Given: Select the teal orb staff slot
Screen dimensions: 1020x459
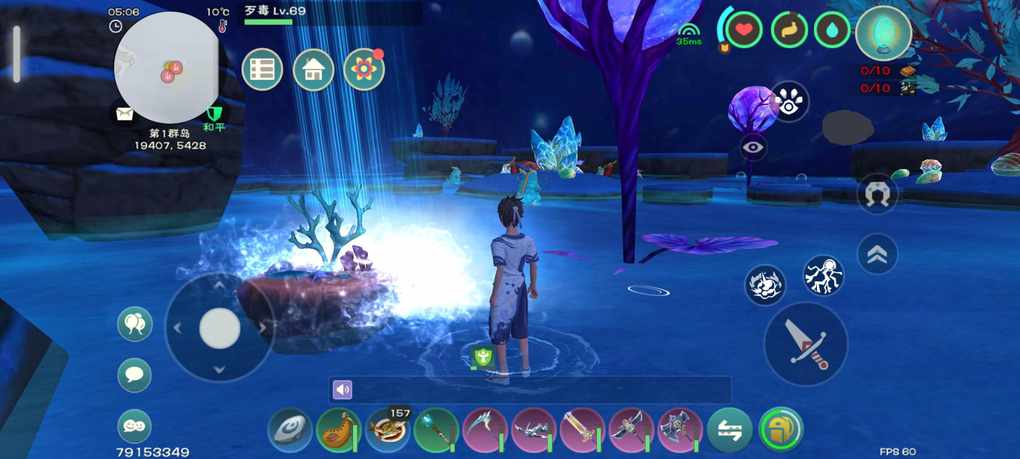Looking at the screenshot, I should [x=436, y=430].
